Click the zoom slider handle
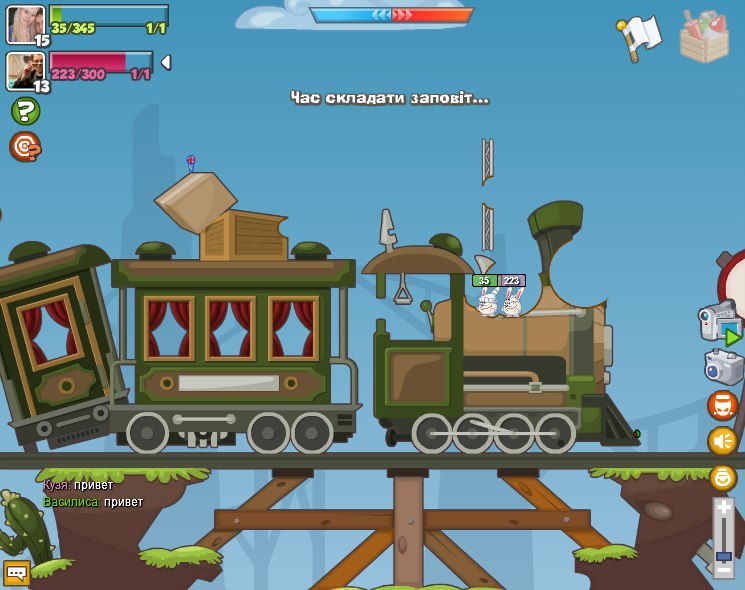This screenshot has height=590, width=745. click(724, 555)
